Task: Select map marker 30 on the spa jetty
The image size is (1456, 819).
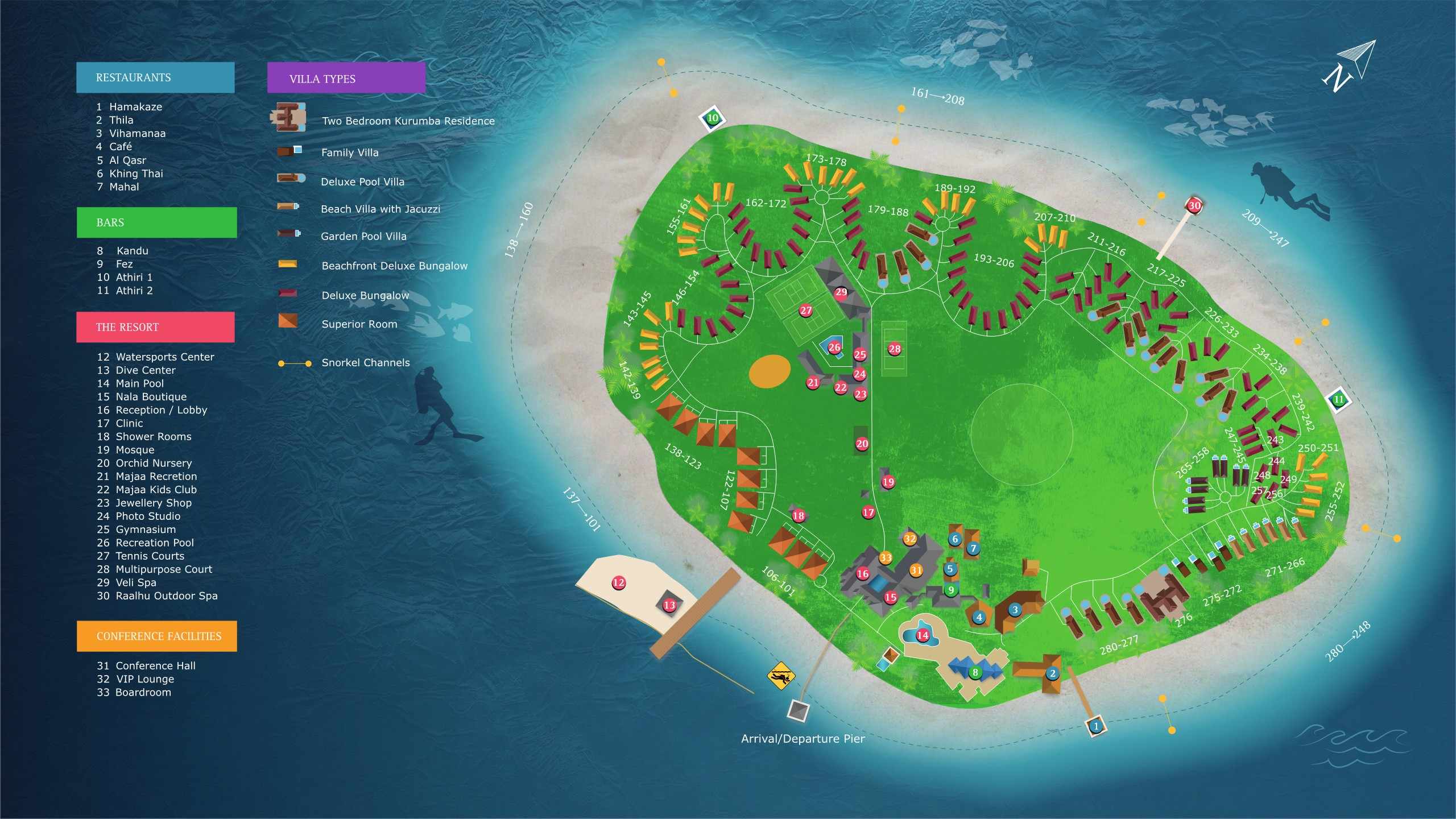Action: pyautogui.click(x=1194, y=206)
